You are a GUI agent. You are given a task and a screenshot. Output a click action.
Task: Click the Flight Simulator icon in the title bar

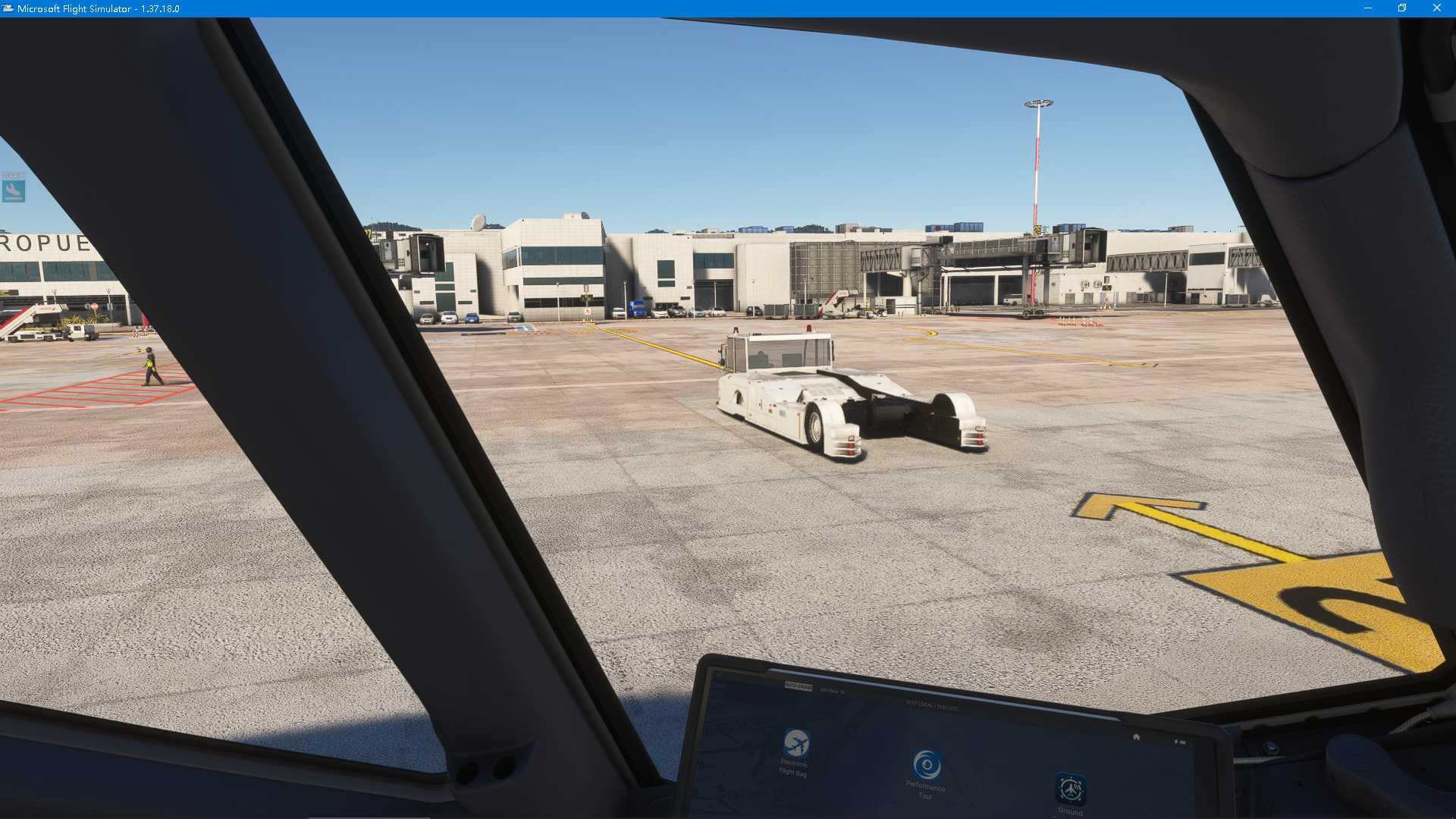(8, 8)
